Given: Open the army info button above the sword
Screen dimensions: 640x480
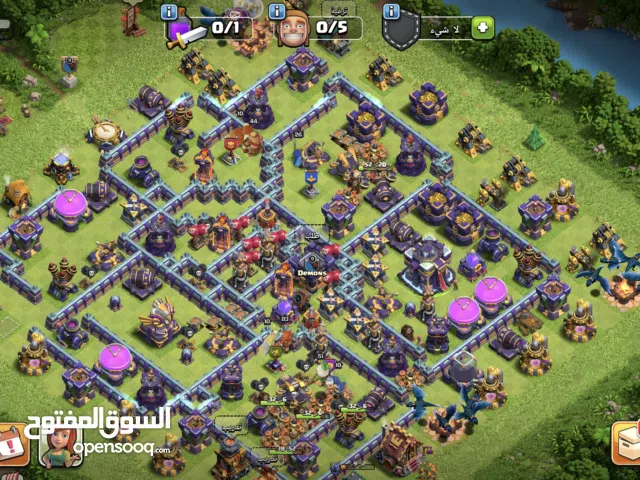Looking at the screenshot, I should pyautogui.click(x=169, y=11).
